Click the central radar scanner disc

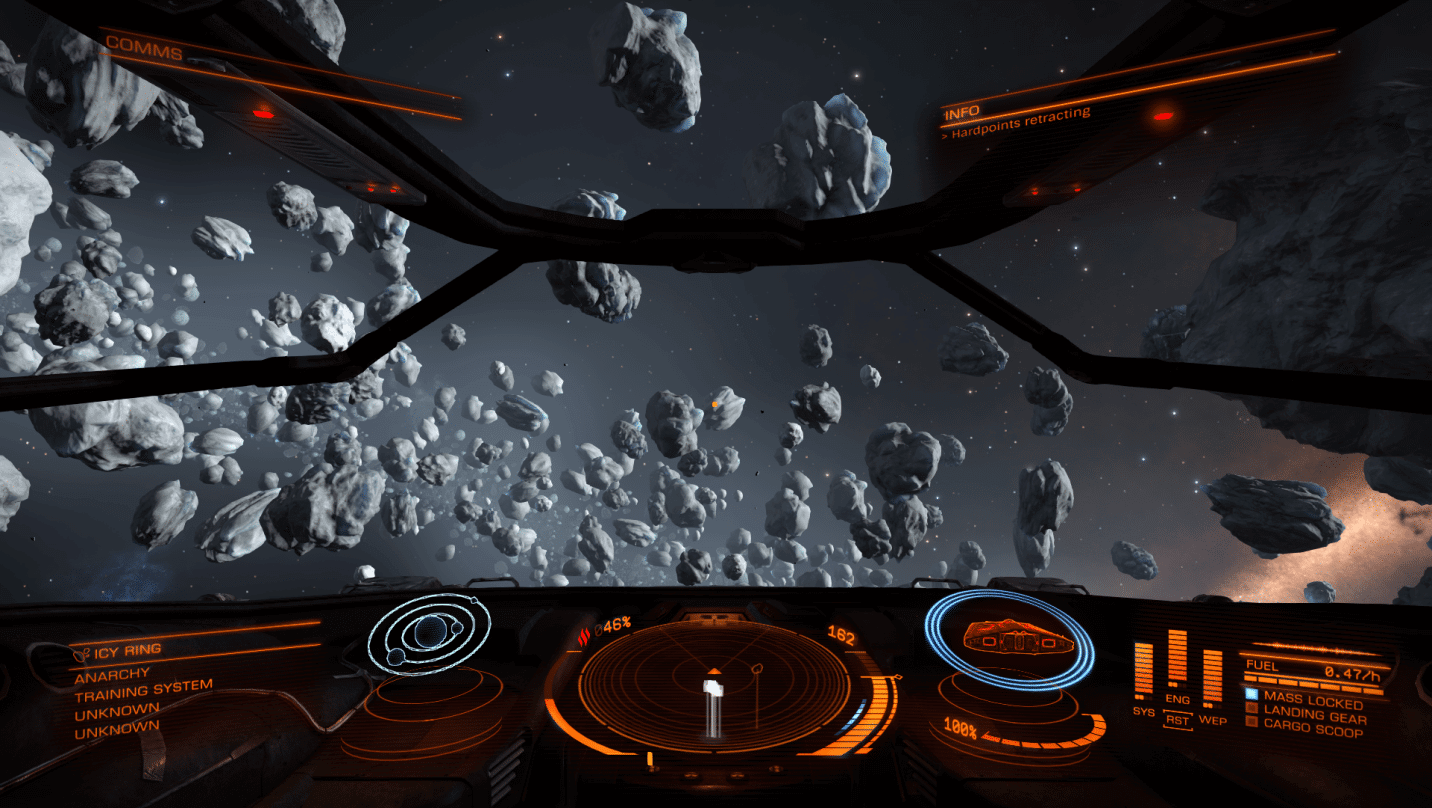point(714,683)
